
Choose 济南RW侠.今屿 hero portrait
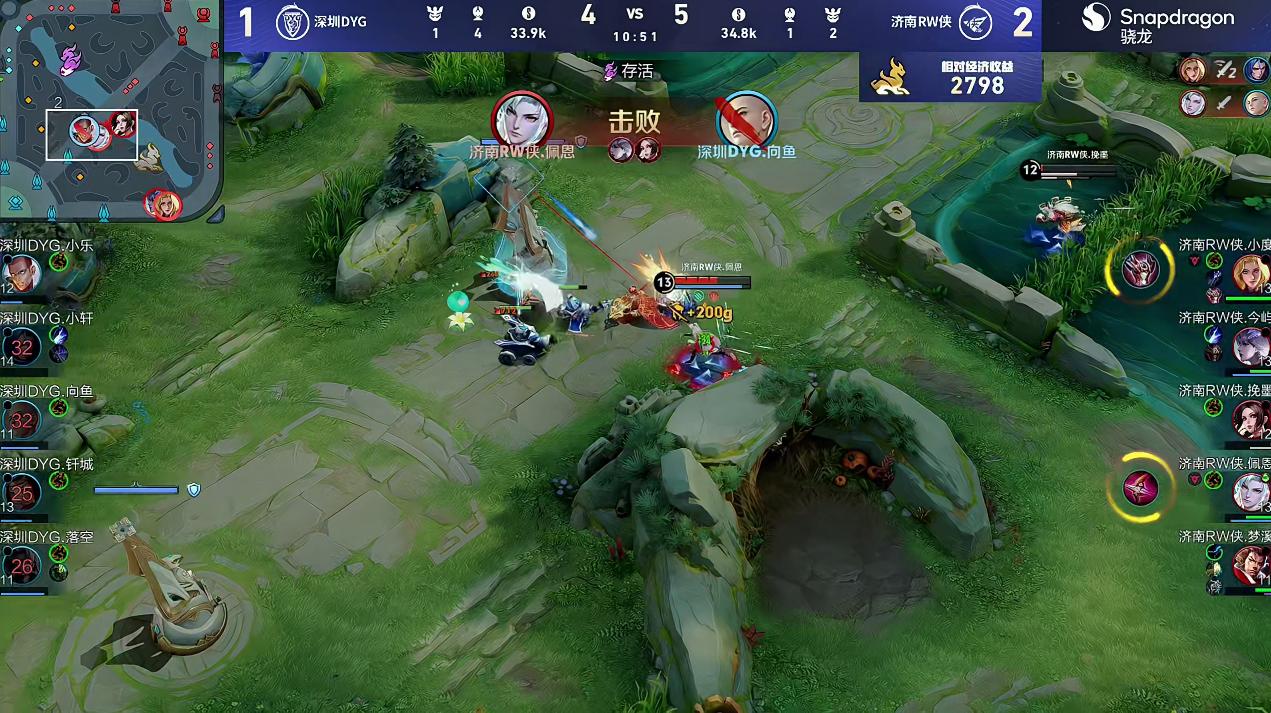point(1250,346)
